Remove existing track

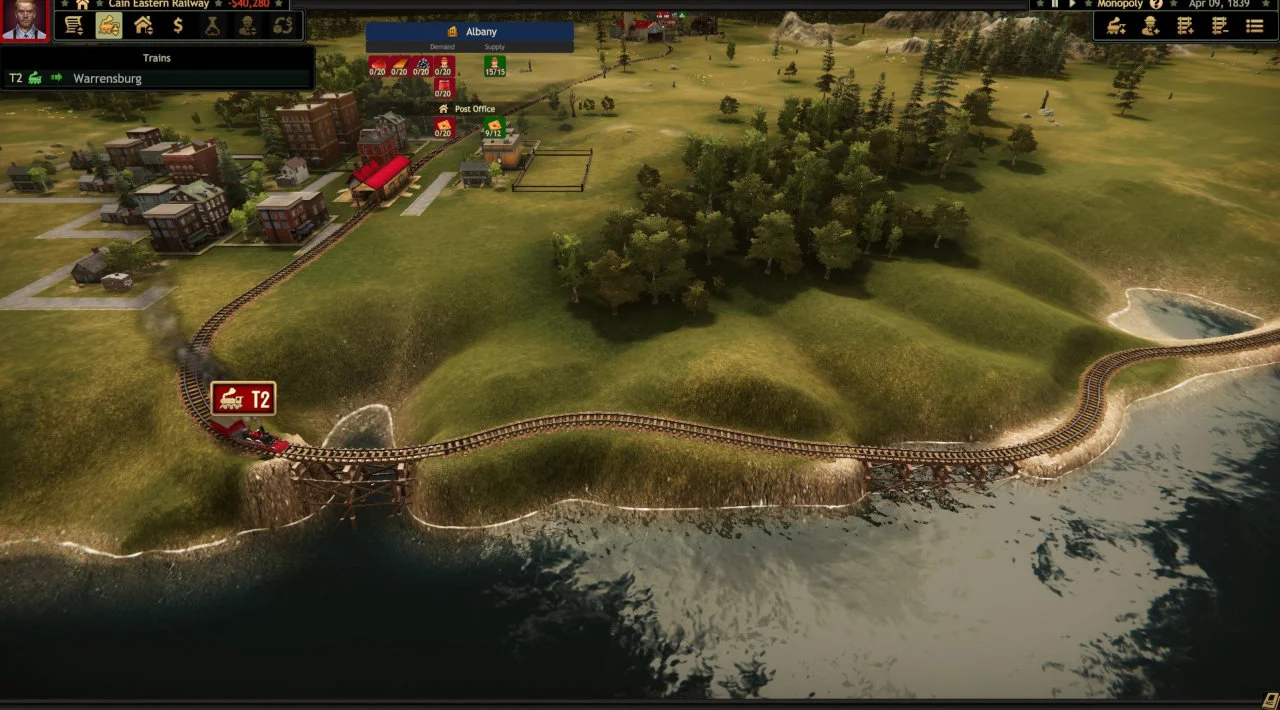click(1219, 26)
